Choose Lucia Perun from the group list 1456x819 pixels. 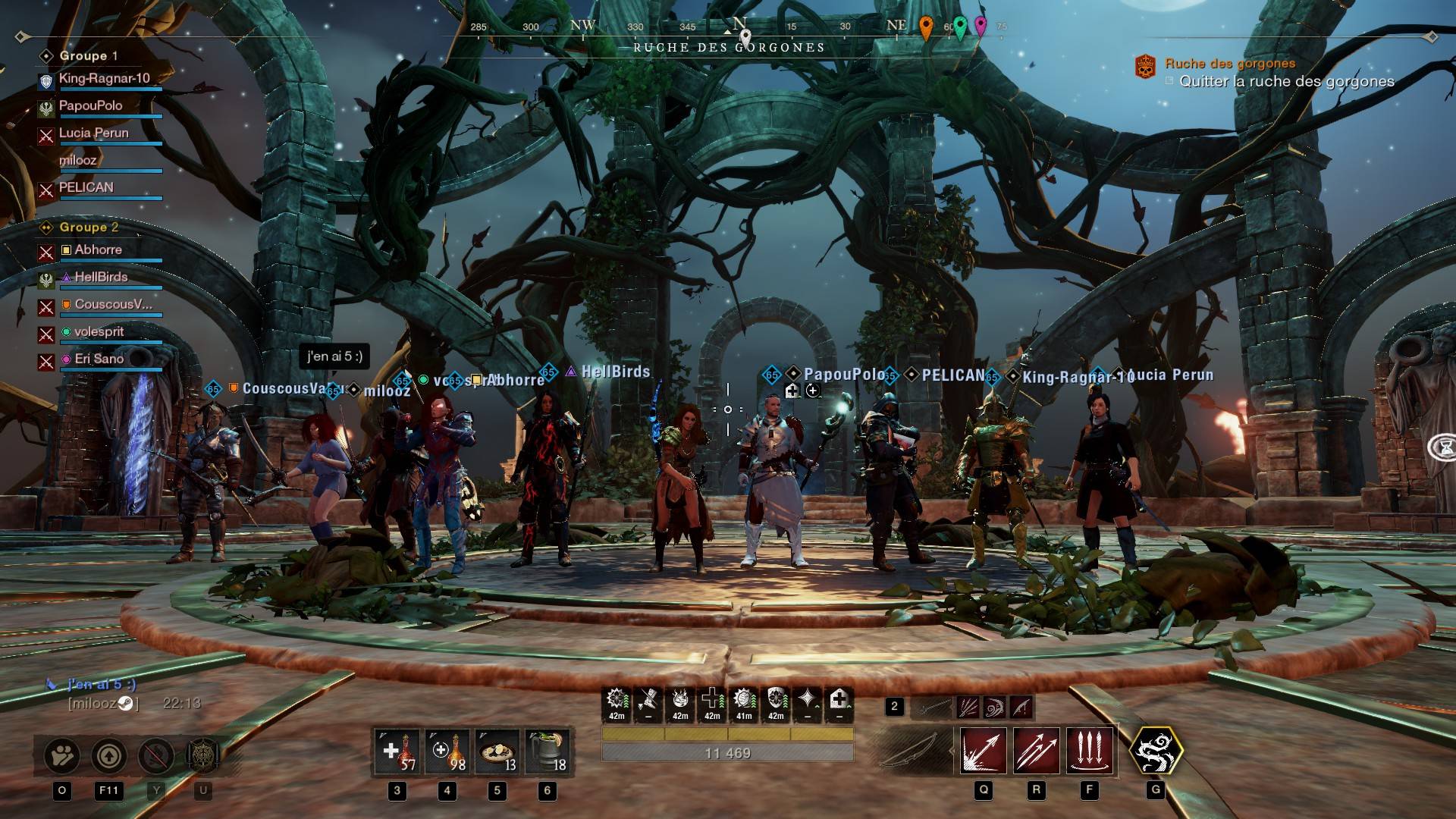(93, 133)
